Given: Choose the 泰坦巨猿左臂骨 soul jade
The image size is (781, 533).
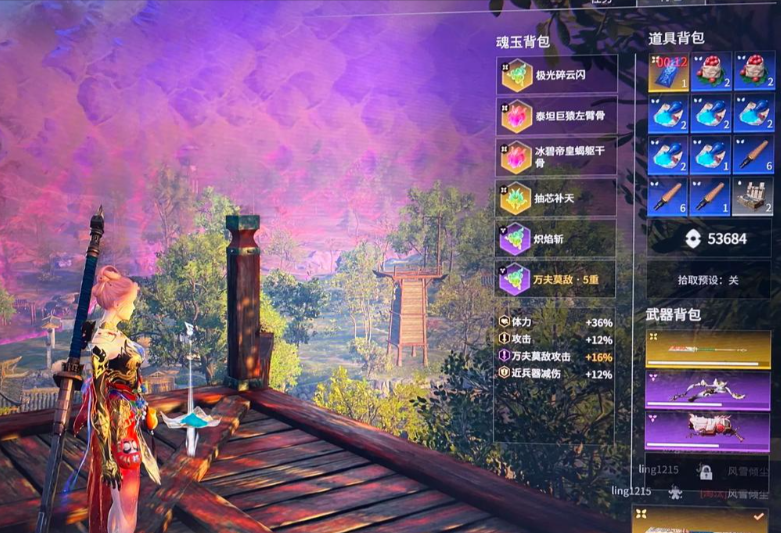Looking at the screenshot, I should click(556, 116).
